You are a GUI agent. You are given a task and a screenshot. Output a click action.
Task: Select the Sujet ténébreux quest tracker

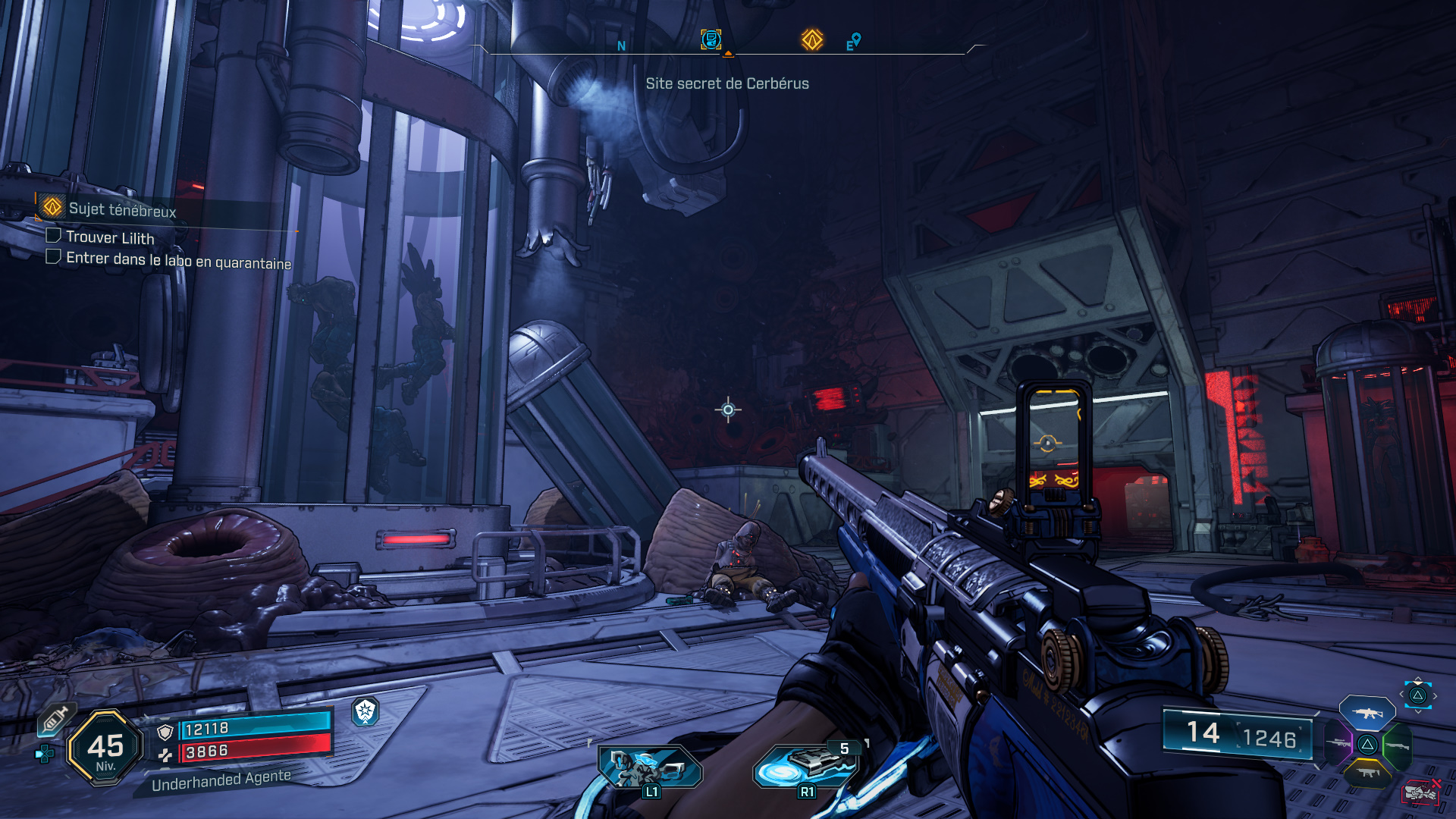click(x=121, y=209)
